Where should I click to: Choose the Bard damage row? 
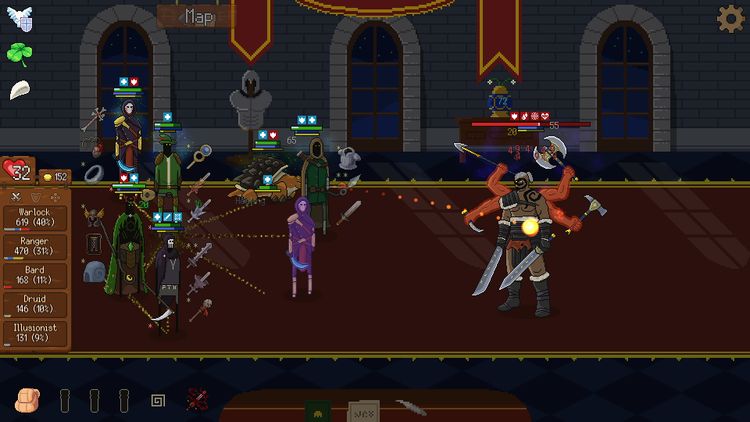35,276
